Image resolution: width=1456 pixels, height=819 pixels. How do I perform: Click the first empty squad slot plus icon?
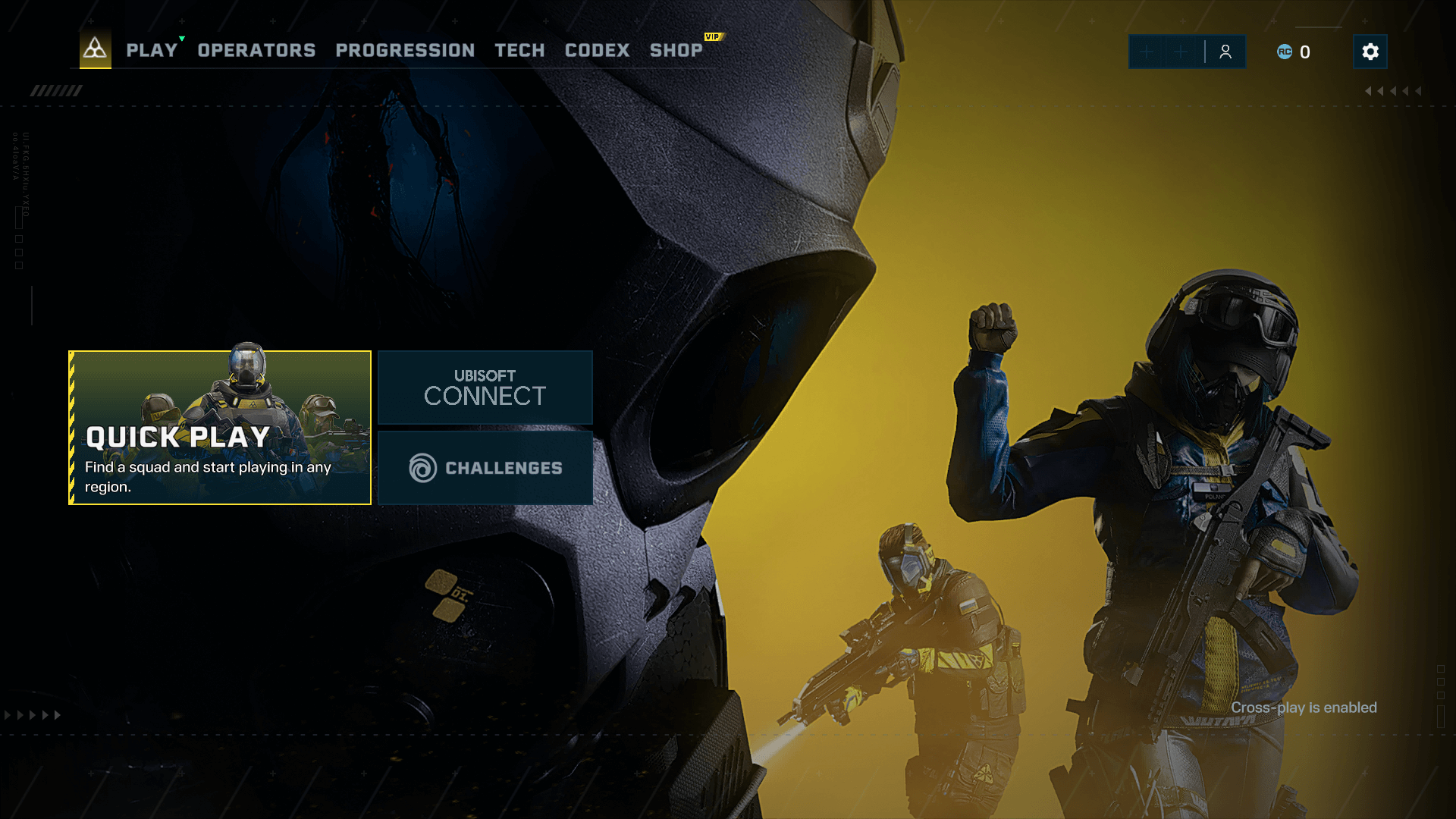pos(1146,52)
